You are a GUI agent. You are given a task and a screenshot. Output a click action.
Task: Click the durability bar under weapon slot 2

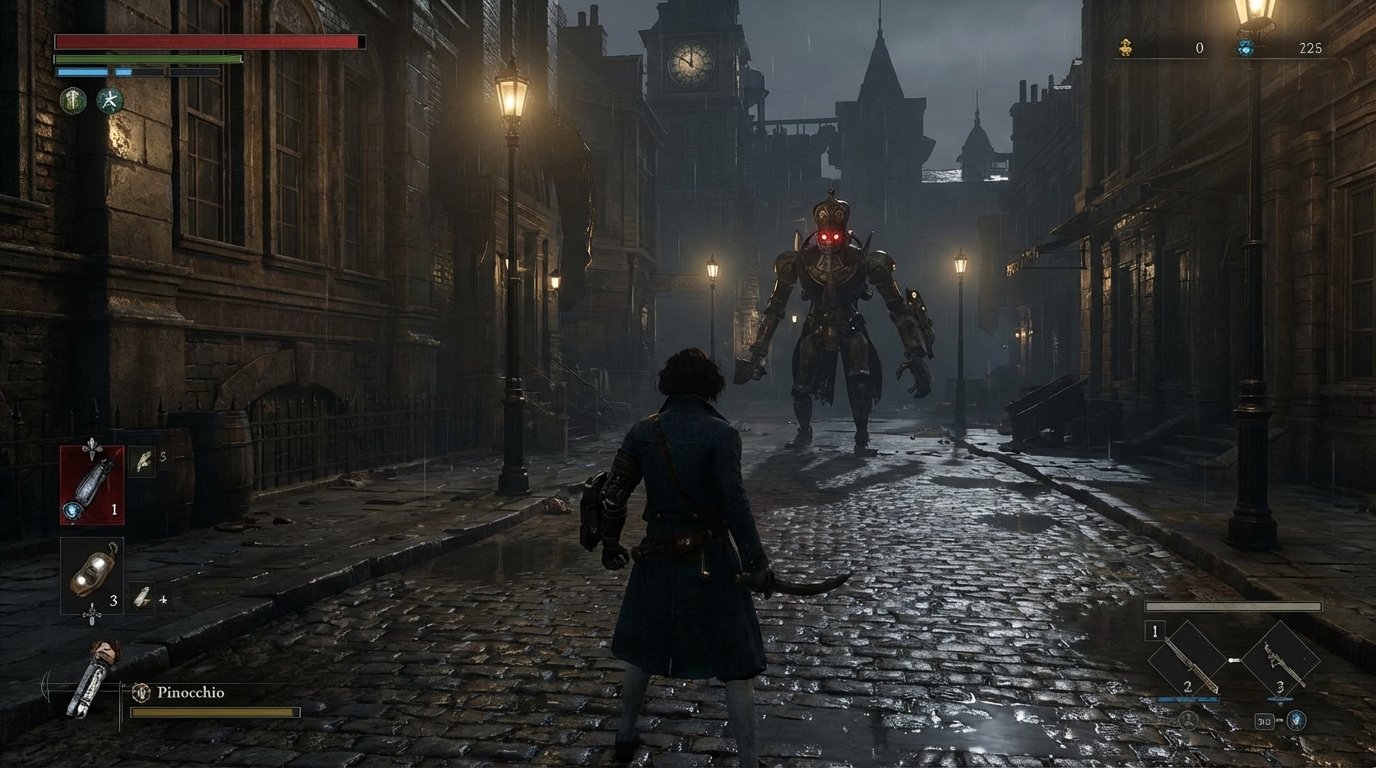point(1188,699)
